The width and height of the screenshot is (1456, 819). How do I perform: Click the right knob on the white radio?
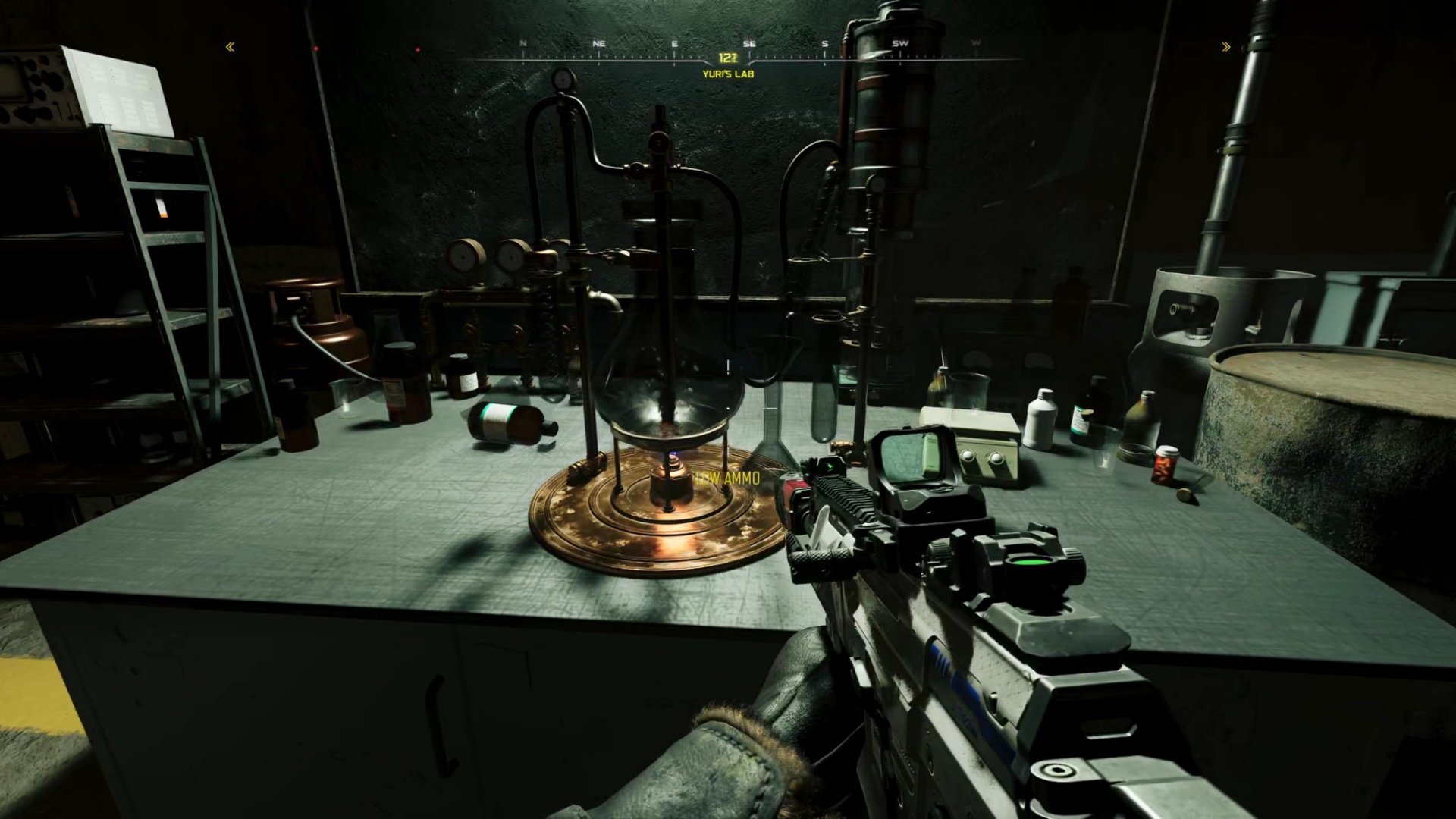pos(996,458)
